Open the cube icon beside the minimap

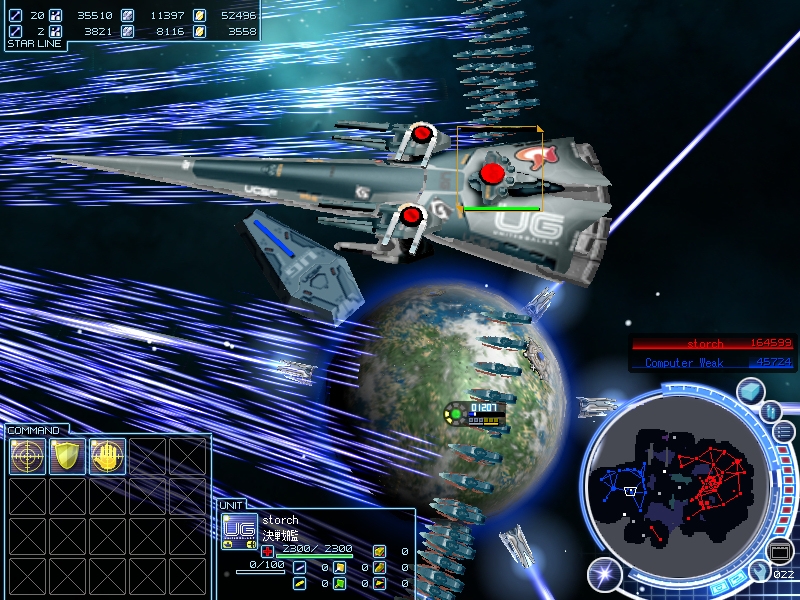[751, 392]
